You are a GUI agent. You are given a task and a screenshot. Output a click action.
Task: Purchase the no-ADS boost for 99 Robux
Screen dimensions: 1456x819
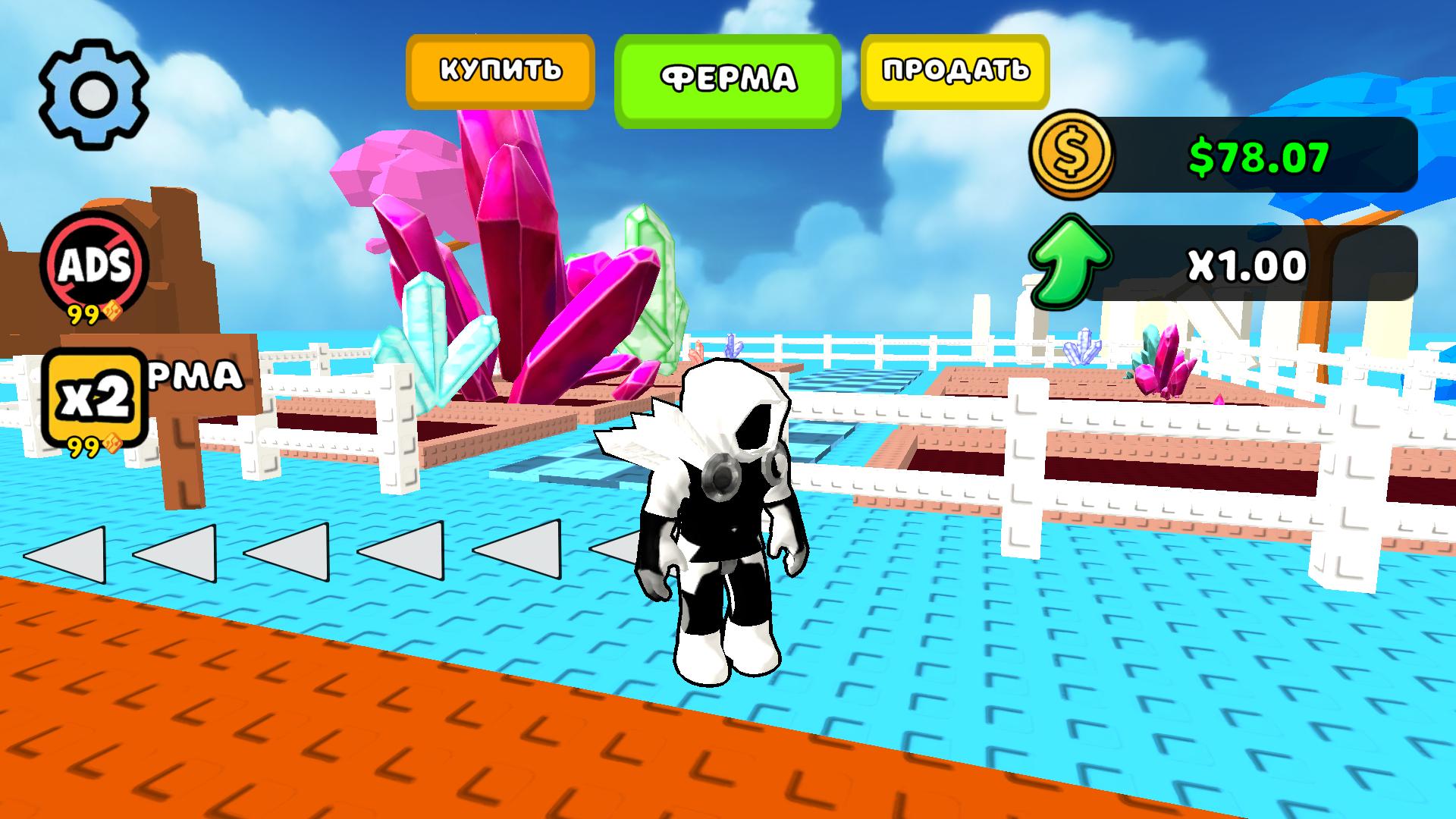94,265
